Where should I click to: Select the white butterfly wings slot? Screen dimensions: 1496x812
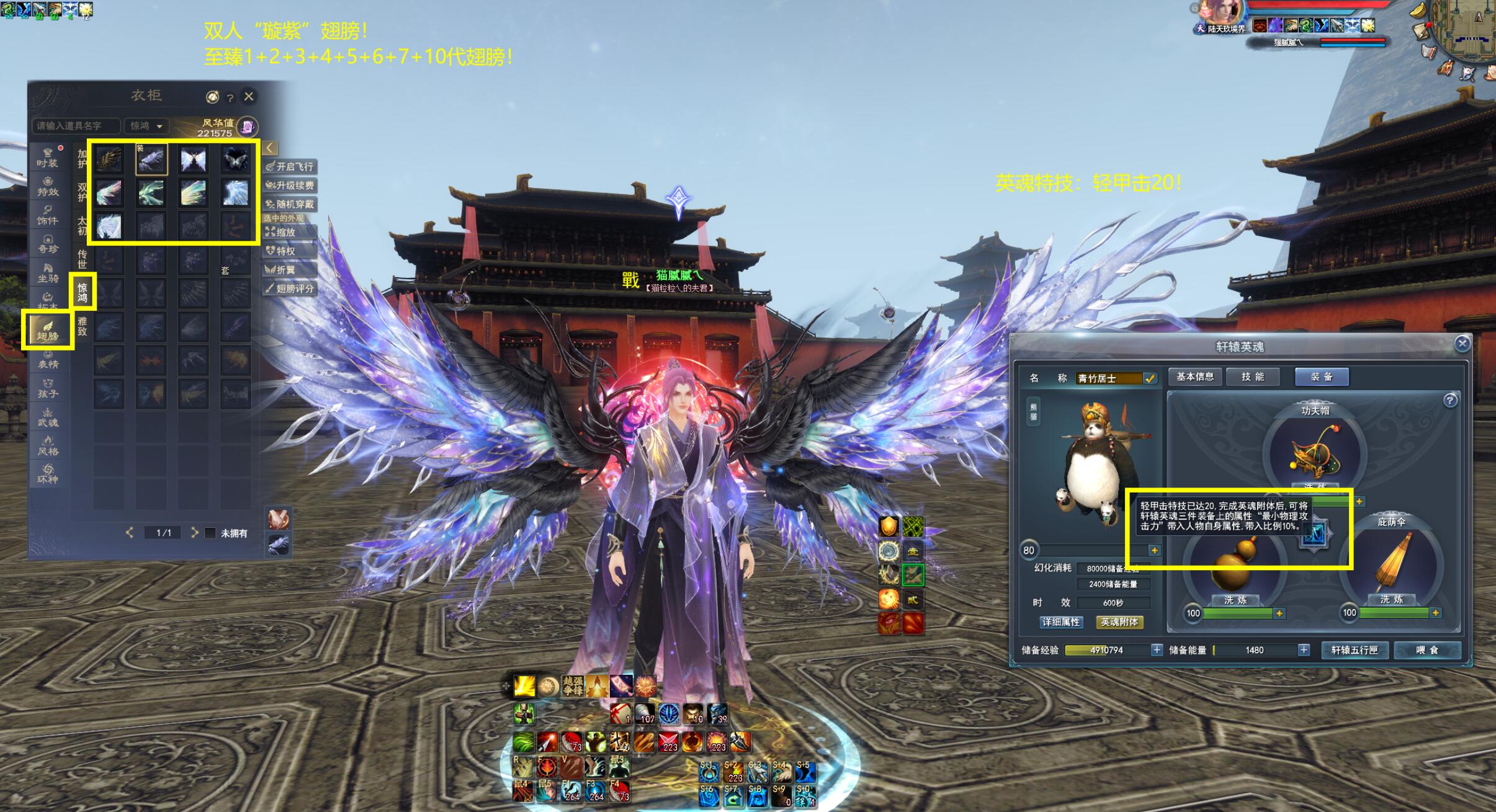click(193, 160)
